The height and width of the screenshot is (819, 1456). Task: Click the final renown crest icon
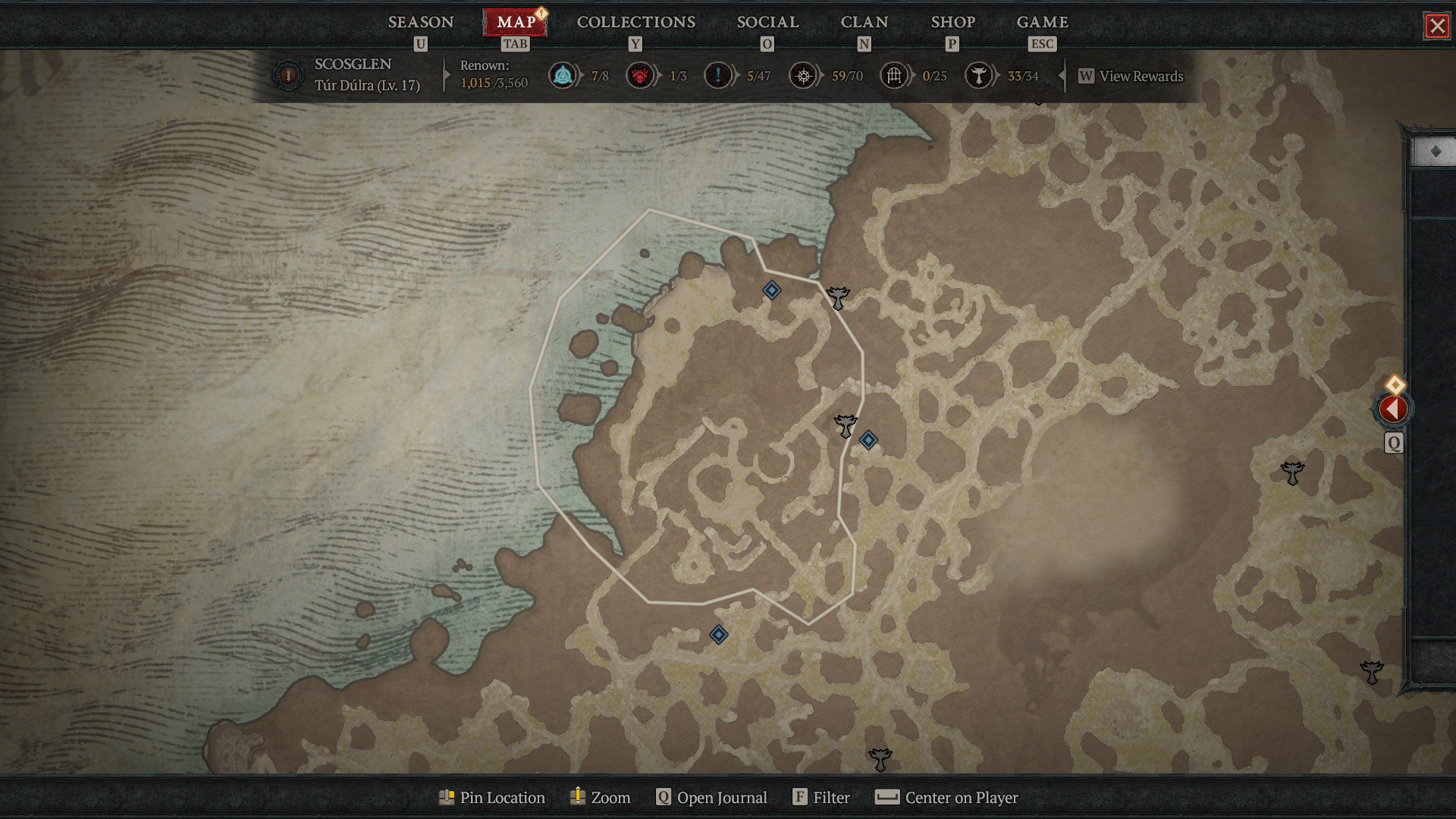pyautogui.click(x=979, y=76)
